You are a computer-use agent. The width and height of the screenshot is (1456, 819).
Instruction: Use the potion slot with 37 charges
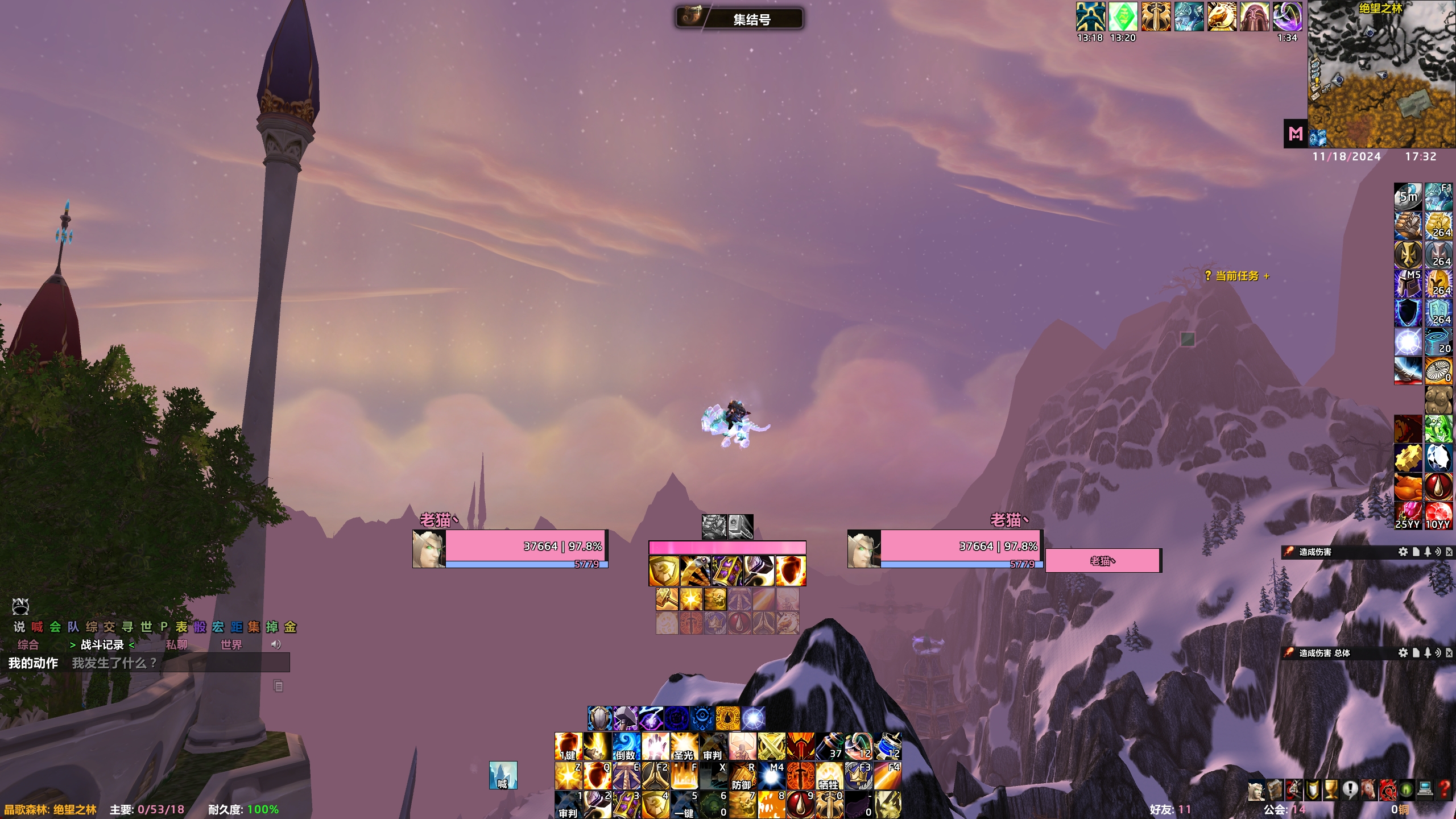tap(830, 746)
